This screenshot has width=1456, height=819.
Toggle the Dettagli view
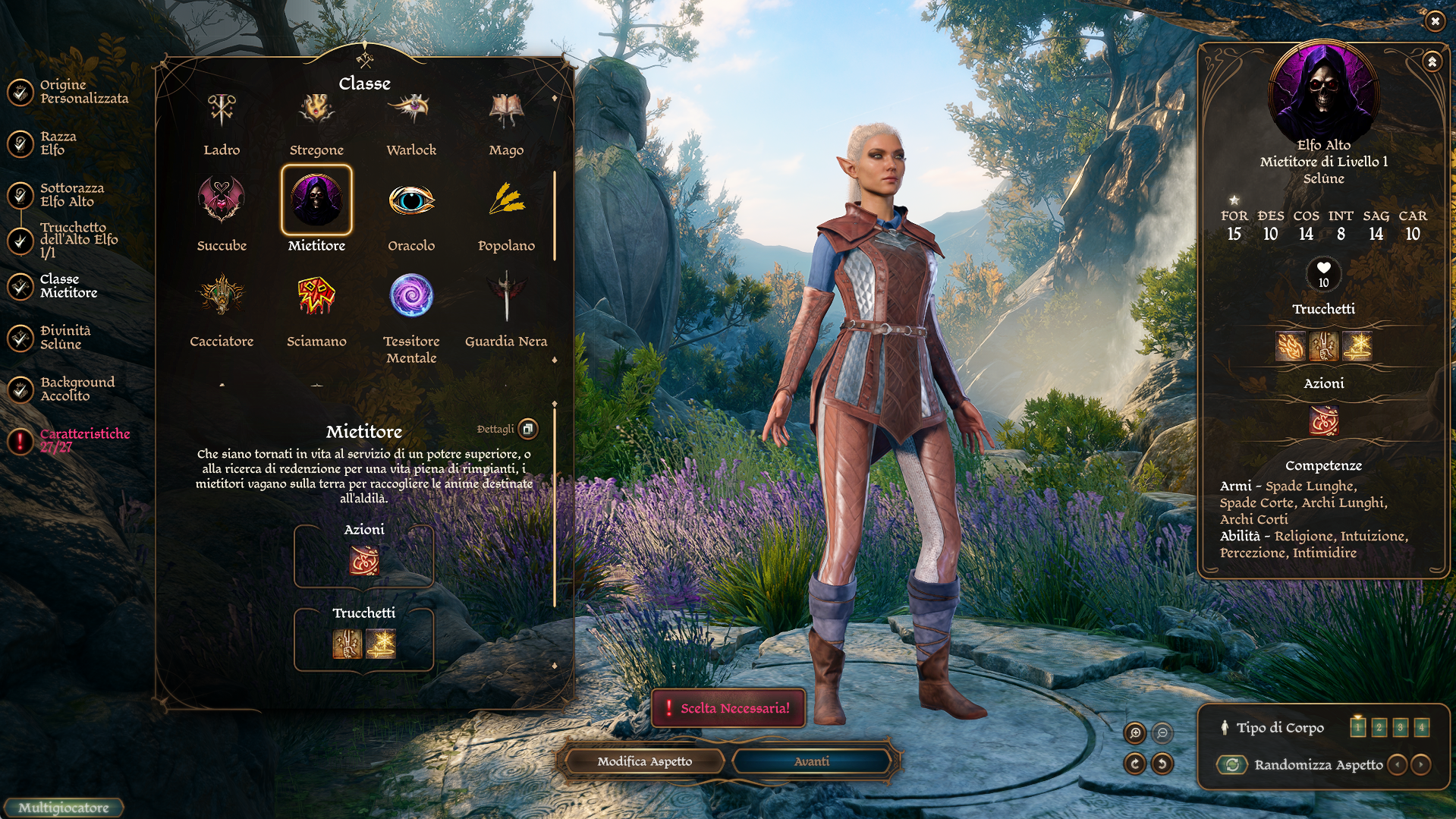[x=528, y=429]
